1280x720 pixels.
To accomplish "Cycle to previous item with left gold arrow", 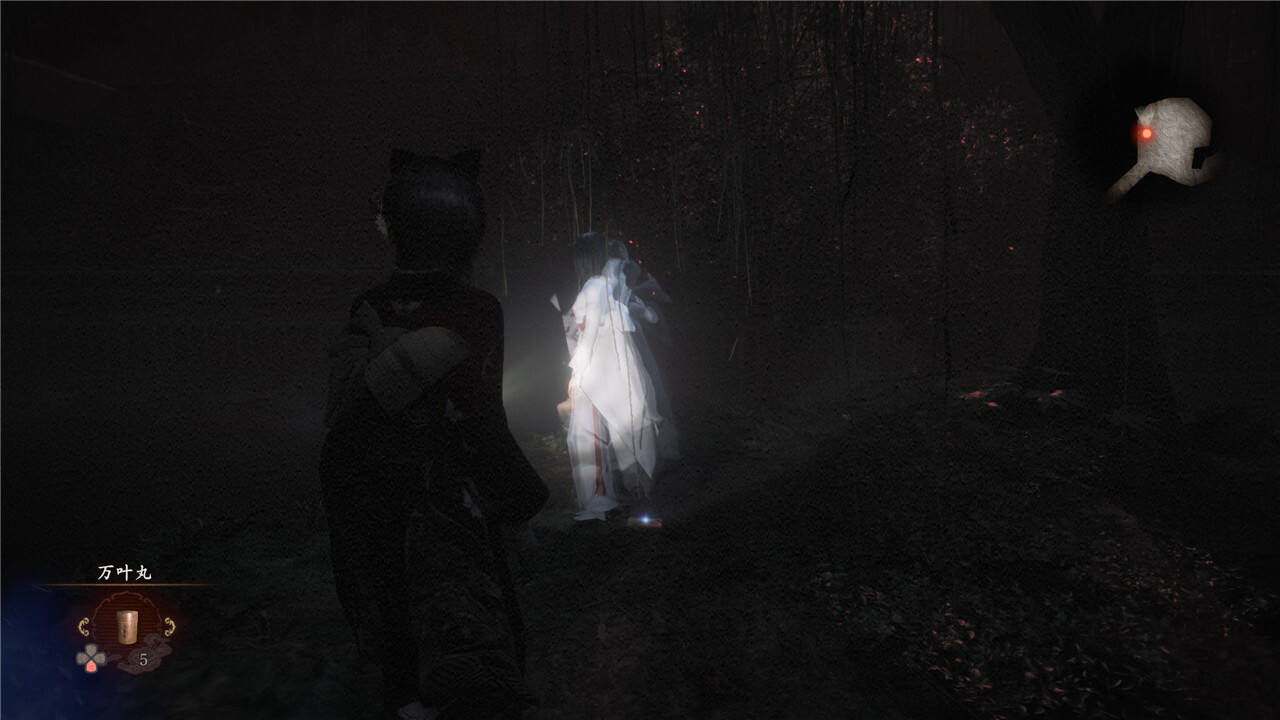I will [84, 627].
